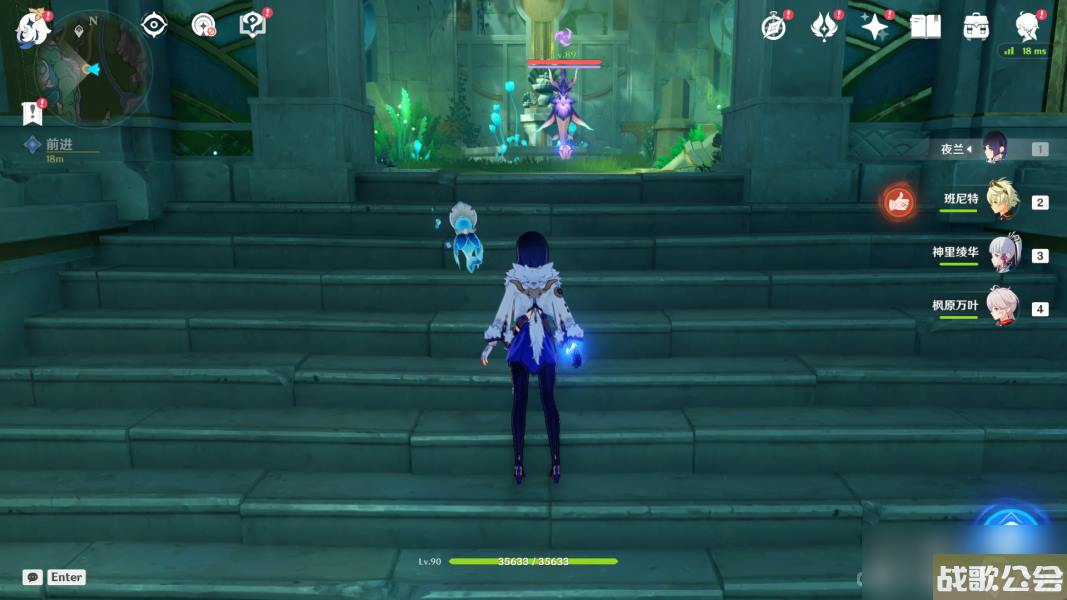Open the adventurer handbook book icon
Viewport: 1067px width, 600px height.
pyautogui.click(x=925, y=27)
